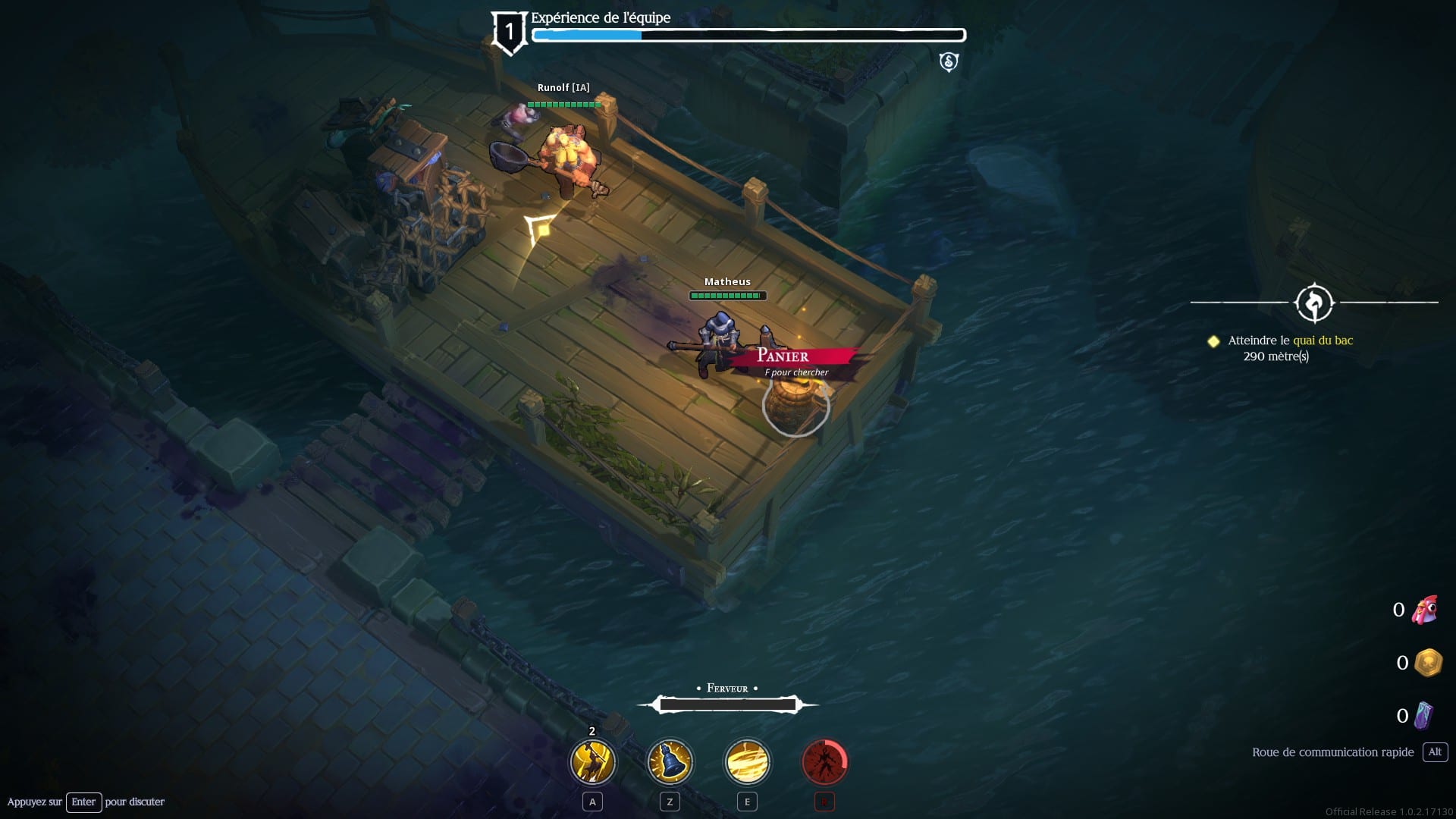The width and height of the screenshot is (1456, 819).
Task: Open the coin emblem icon below the XP bar
Action: coord(947,62)
